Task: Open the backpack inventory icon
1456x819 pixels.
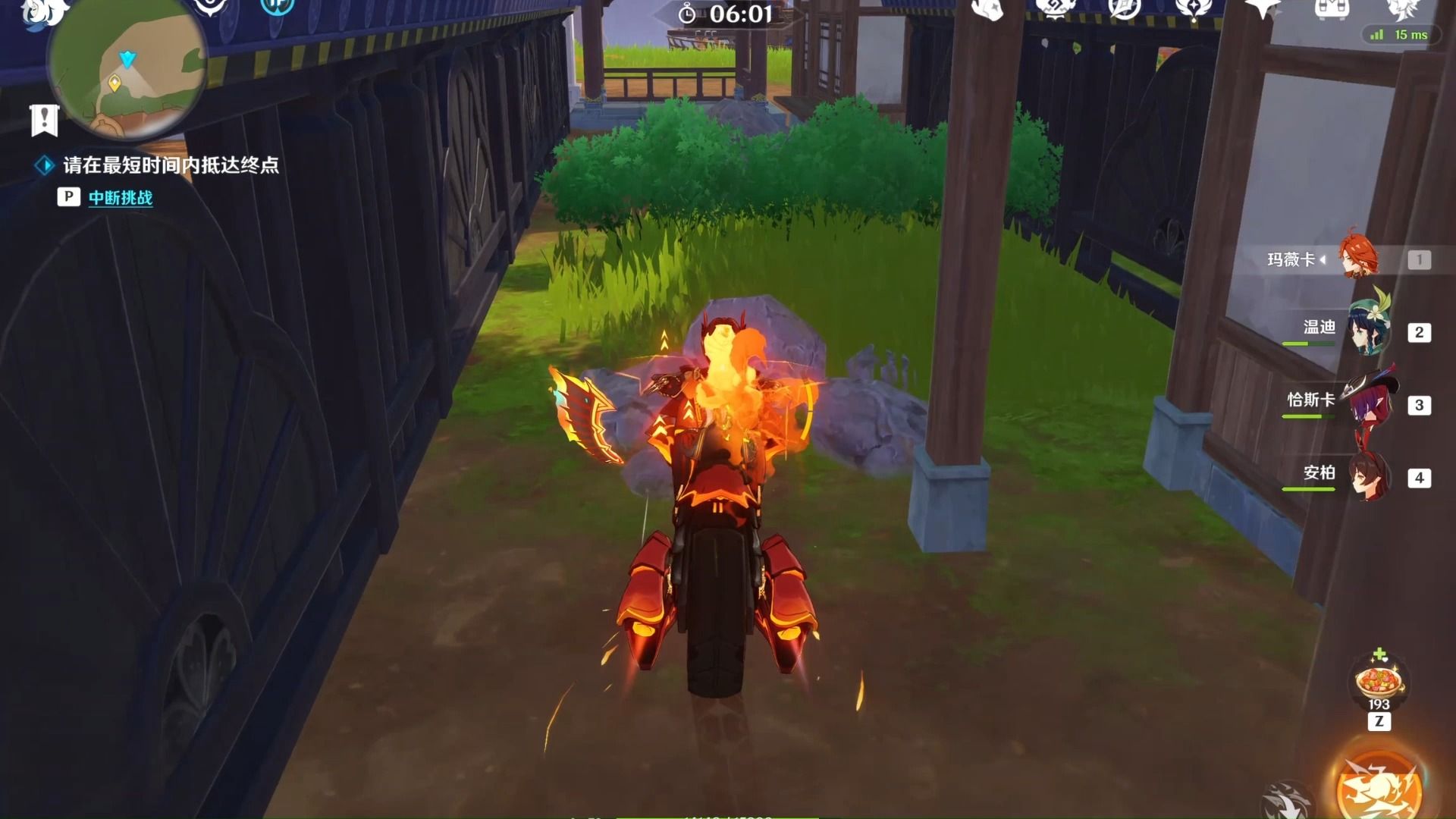Action: coord(1331,9)
